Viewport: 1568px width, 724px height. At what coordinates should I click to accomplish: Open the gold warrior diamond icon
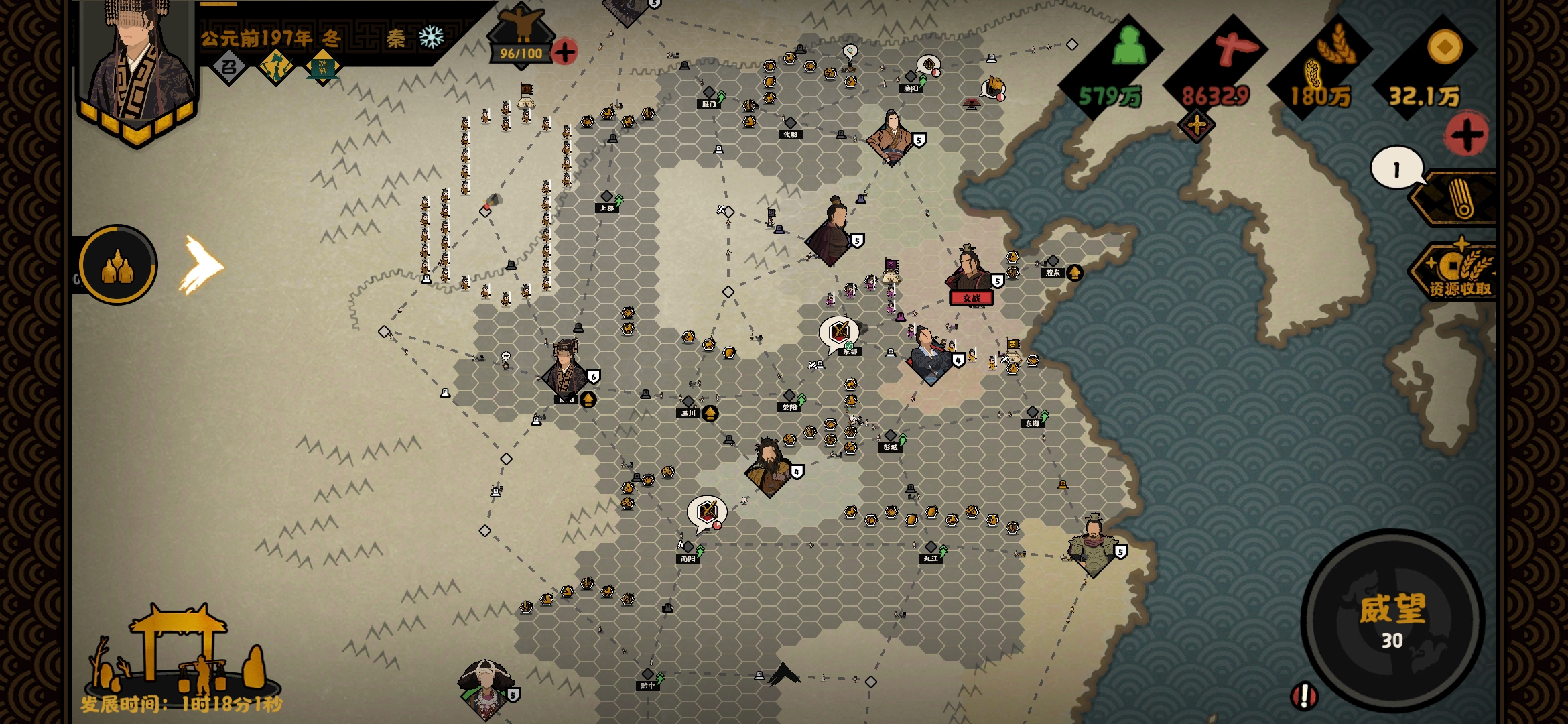pyautogui.click(x=276, y=67)
